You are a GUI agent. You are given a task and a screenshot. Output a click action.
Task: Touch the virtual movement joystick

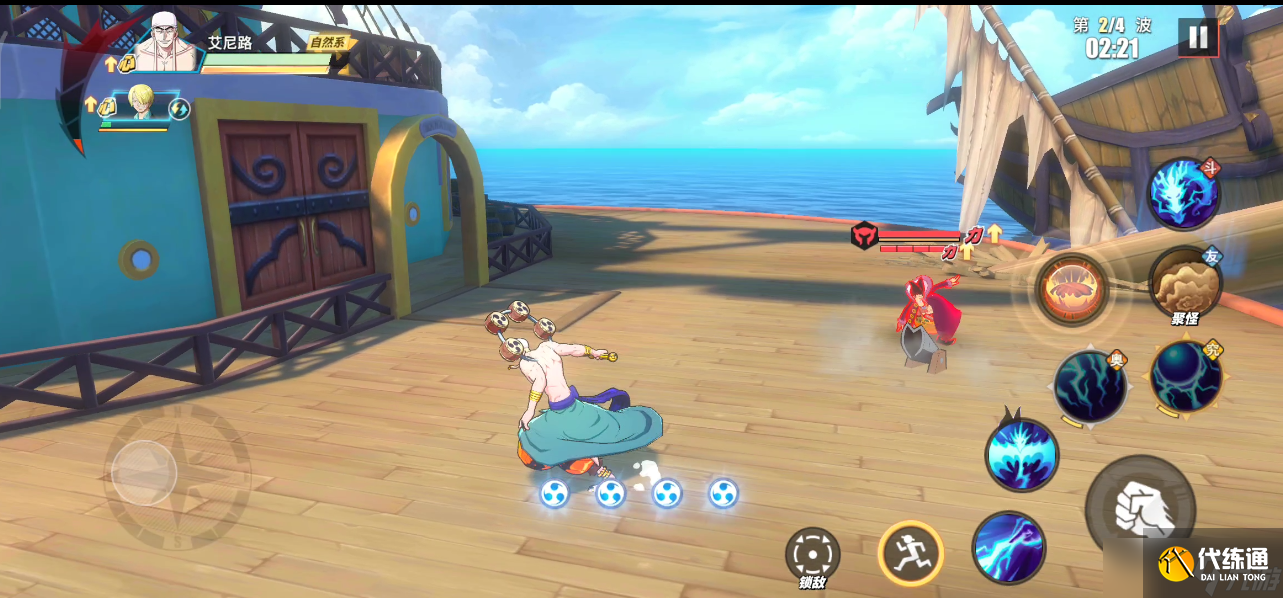point(145,473)
